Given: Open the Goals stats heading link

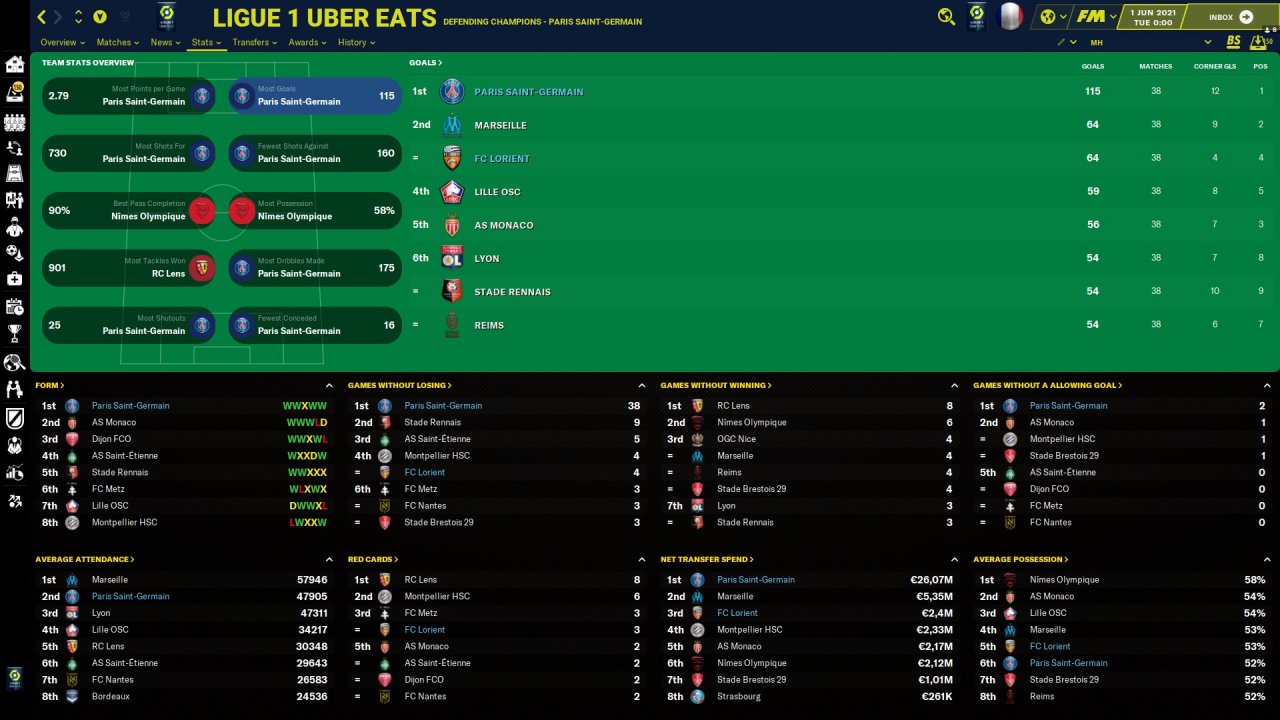Looking at the screenshot, I should (x=425, y=63).
